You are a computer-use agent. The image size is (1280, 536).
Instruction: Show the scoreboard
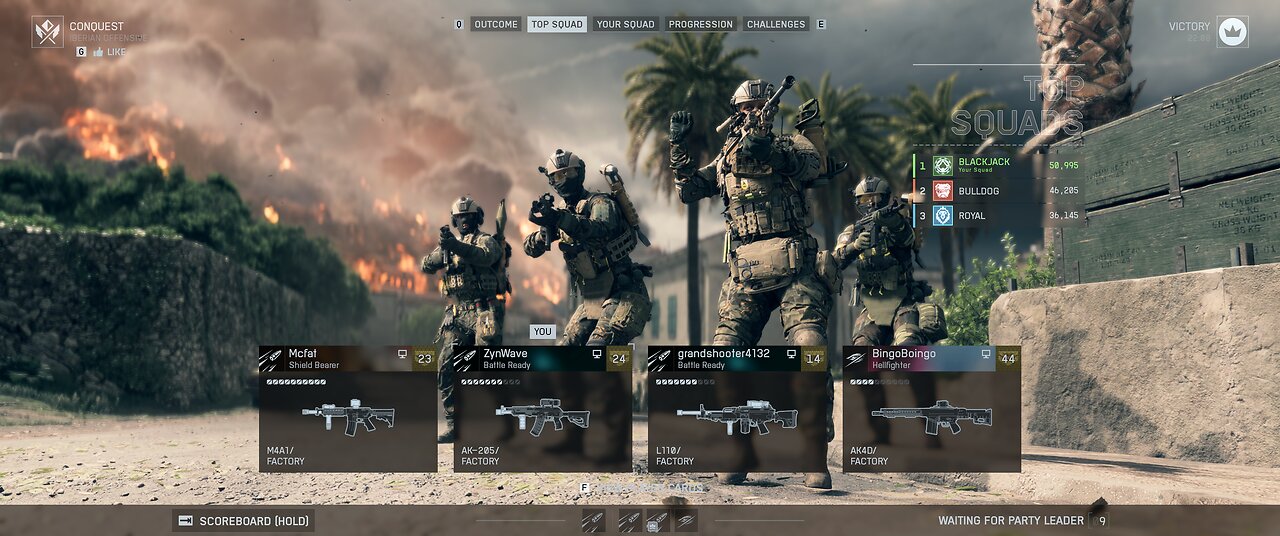pyautogui.click(x=244, y=520)
